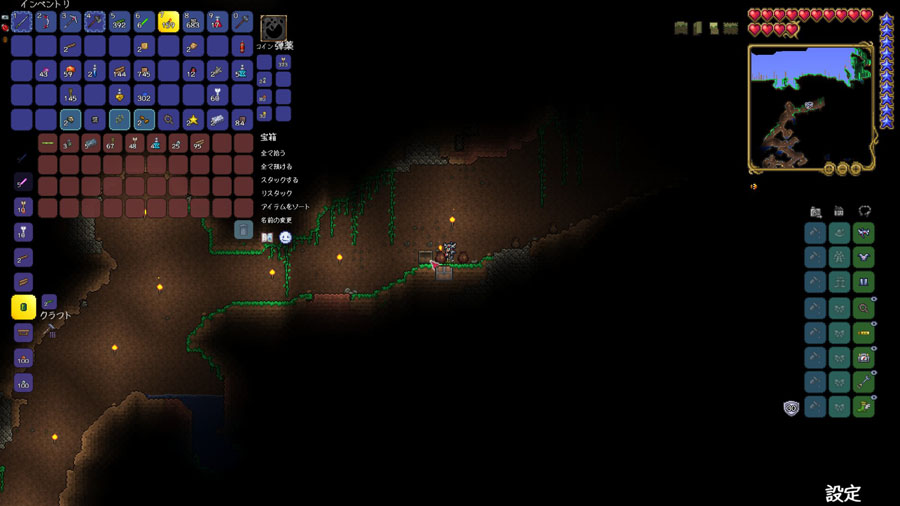Viewport: 900px width, 506px height.
Task: Open the 設定 settings menu
Action: click(x=842, y=493)
